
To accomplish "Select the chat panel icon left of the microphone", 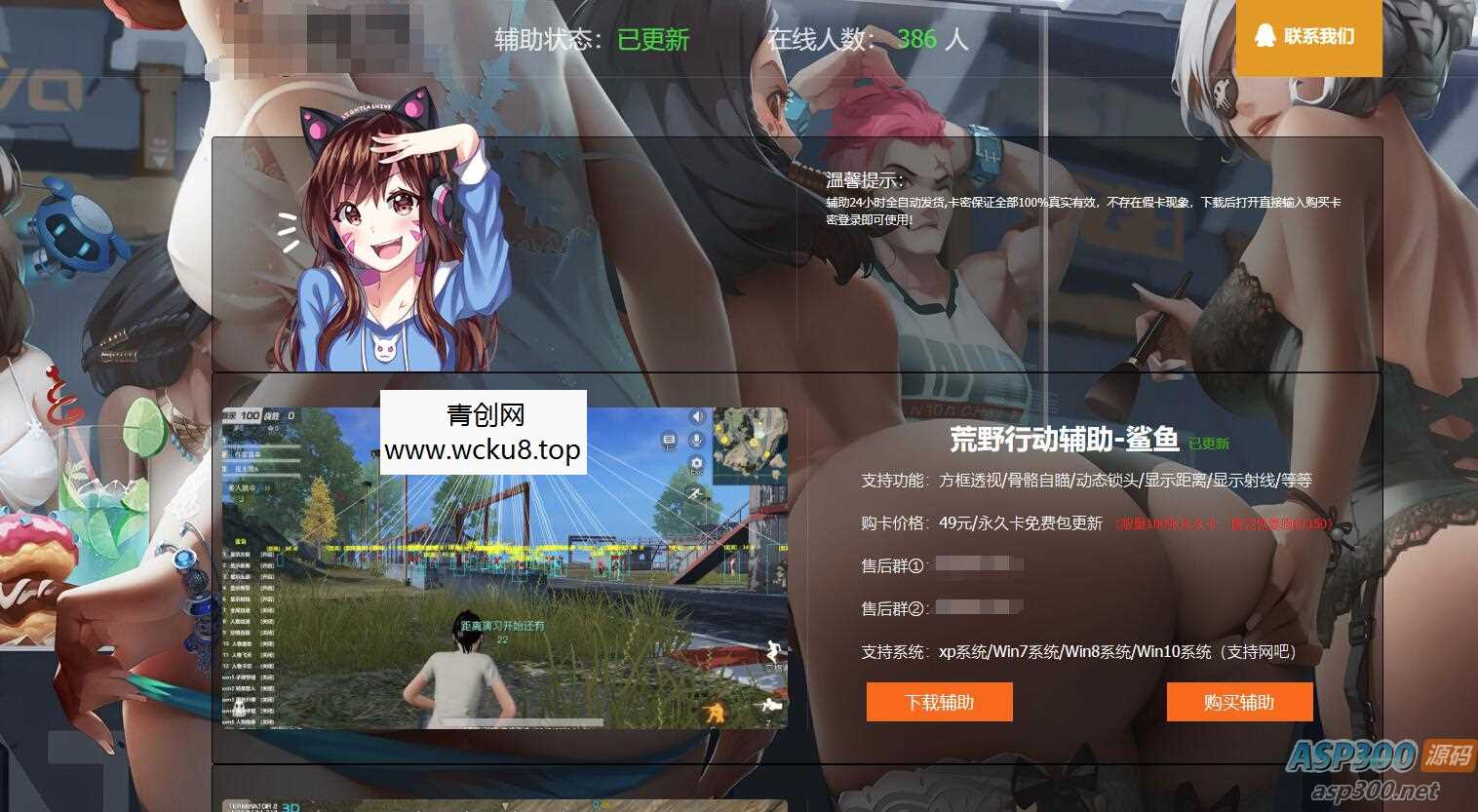I will coord(669,441).
